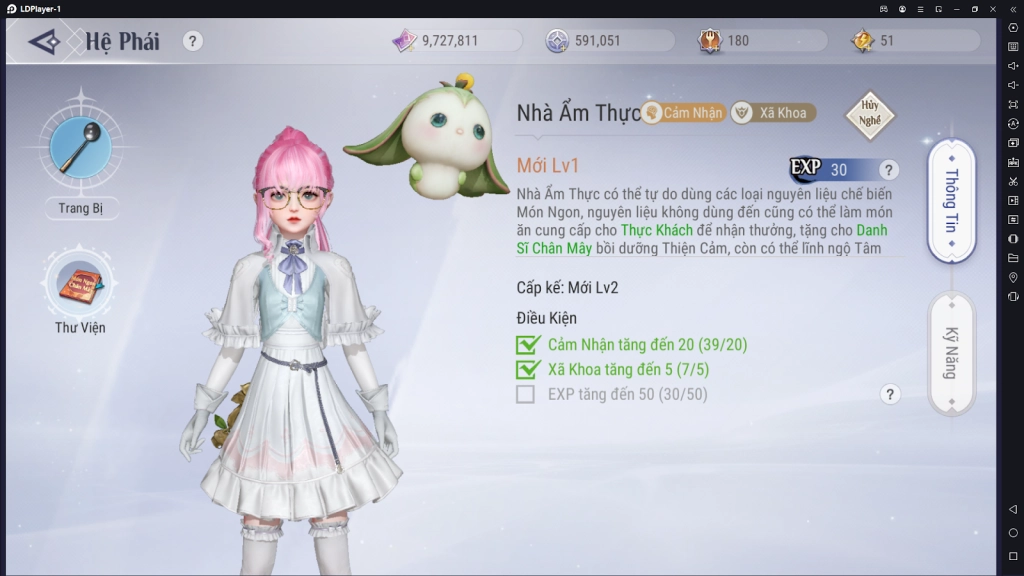Show the EXP help tooltip
1024x576 pixels.
889,170
